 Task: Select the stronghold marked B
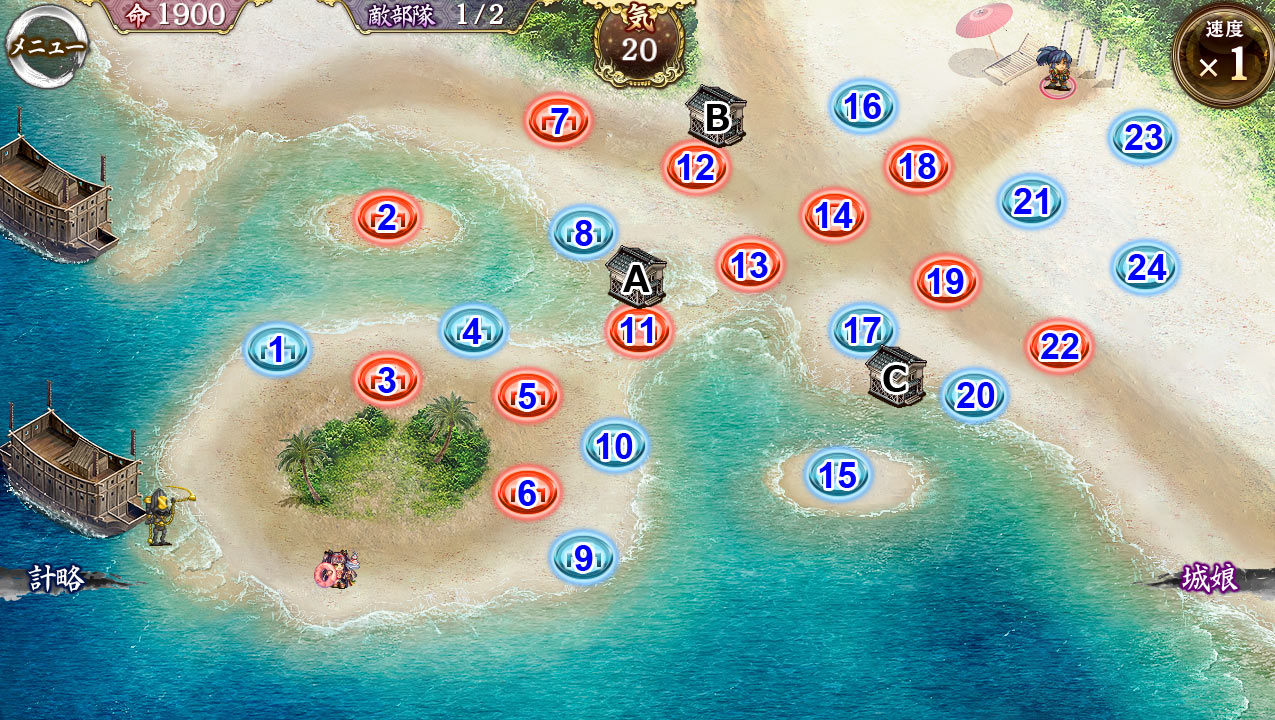click(x=716, y=117)
